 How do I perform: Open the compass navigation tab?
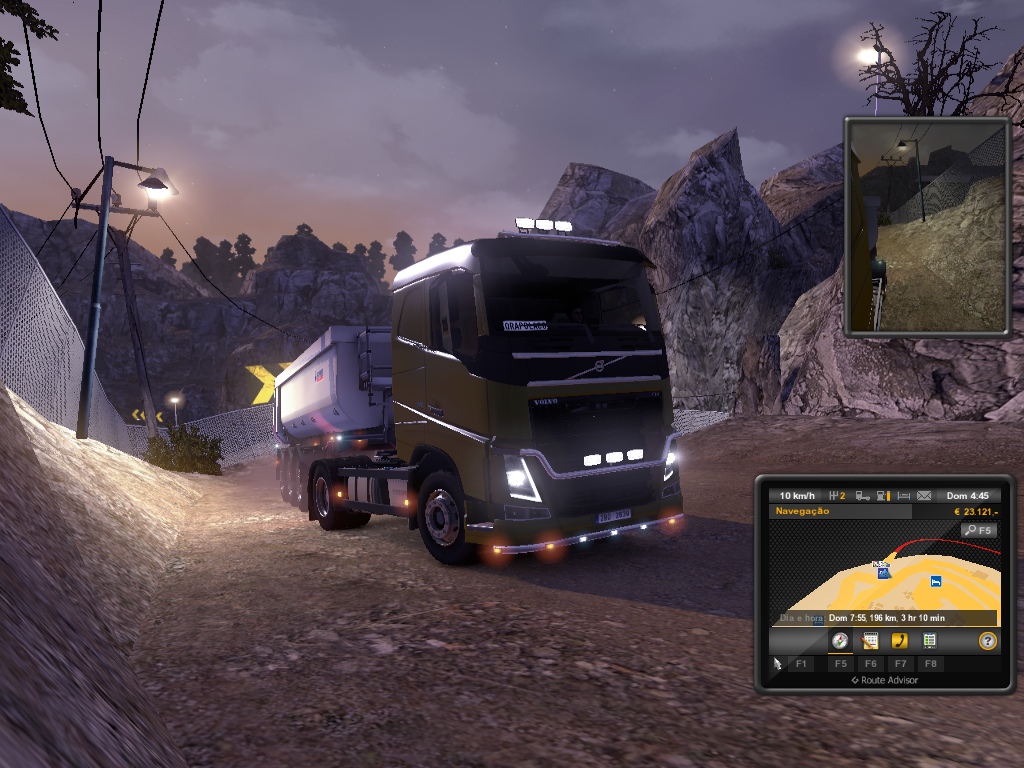point(840,641)
